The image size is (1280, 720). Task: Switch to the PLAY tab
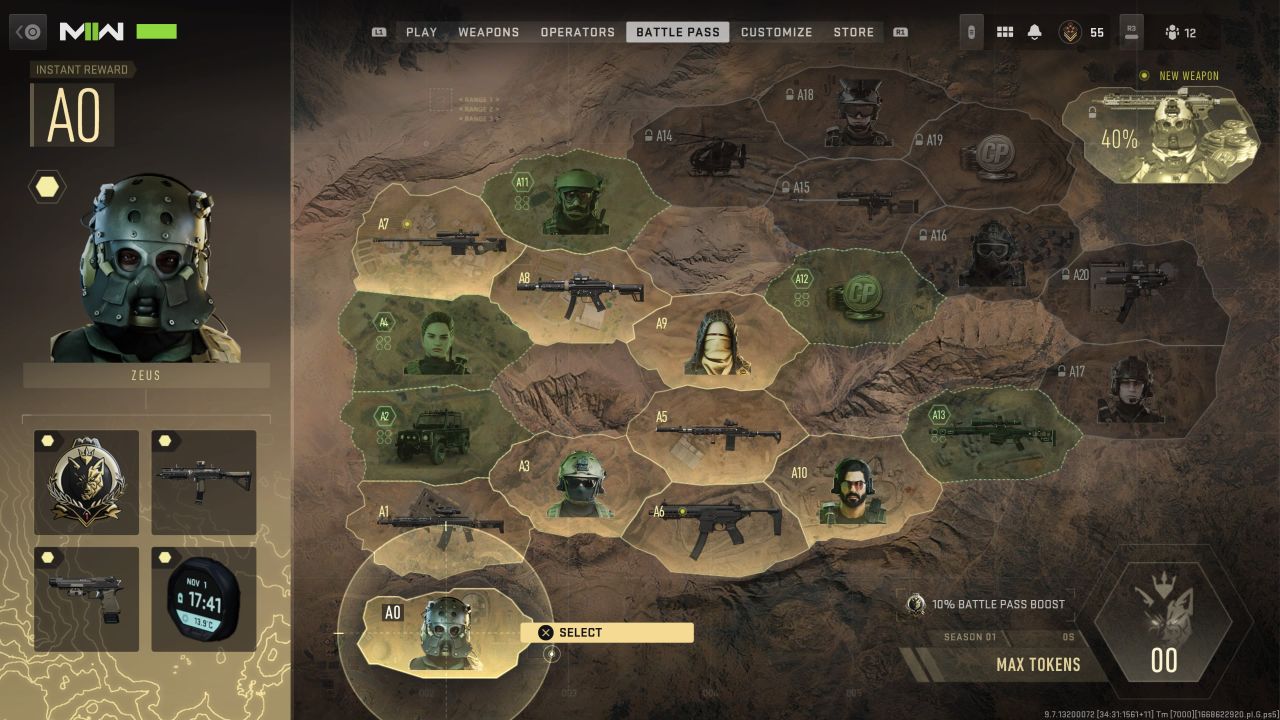pyautogui.click(x=421, y=32)
